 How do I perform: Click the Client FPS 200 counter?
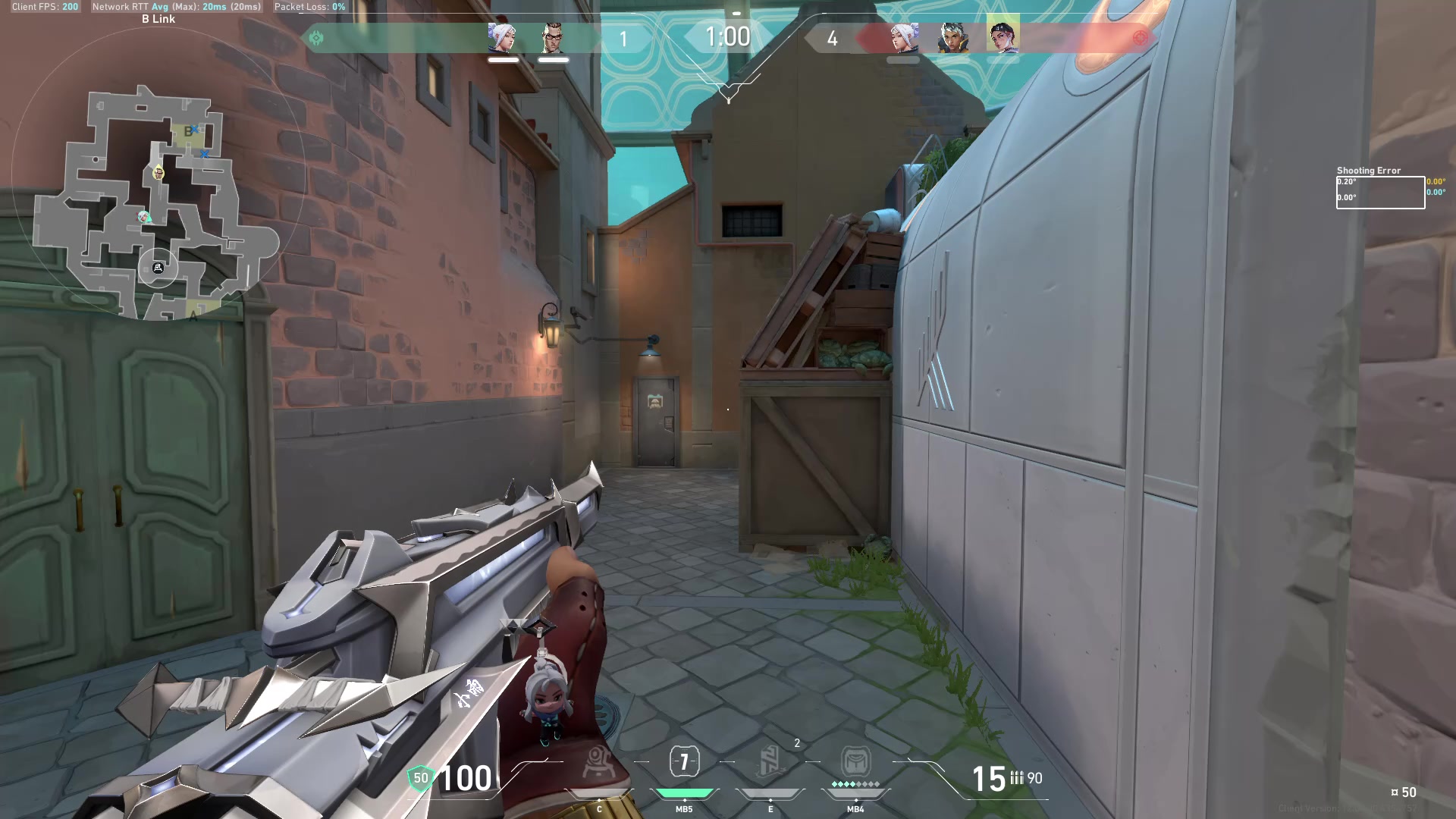point(43,7)
